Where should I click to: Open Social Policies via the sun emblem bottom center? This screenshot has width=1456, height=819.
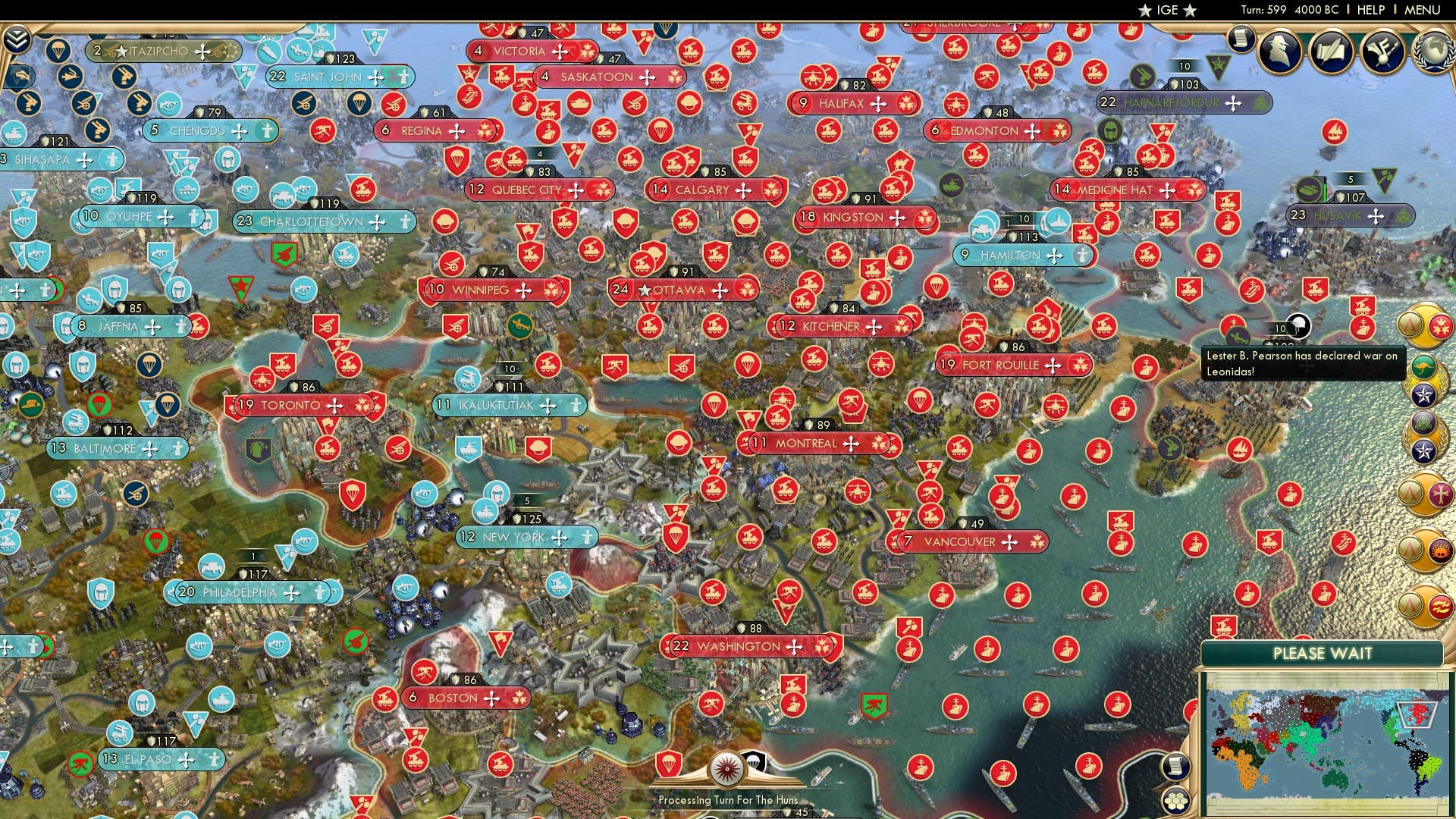[x=726, y=768]
